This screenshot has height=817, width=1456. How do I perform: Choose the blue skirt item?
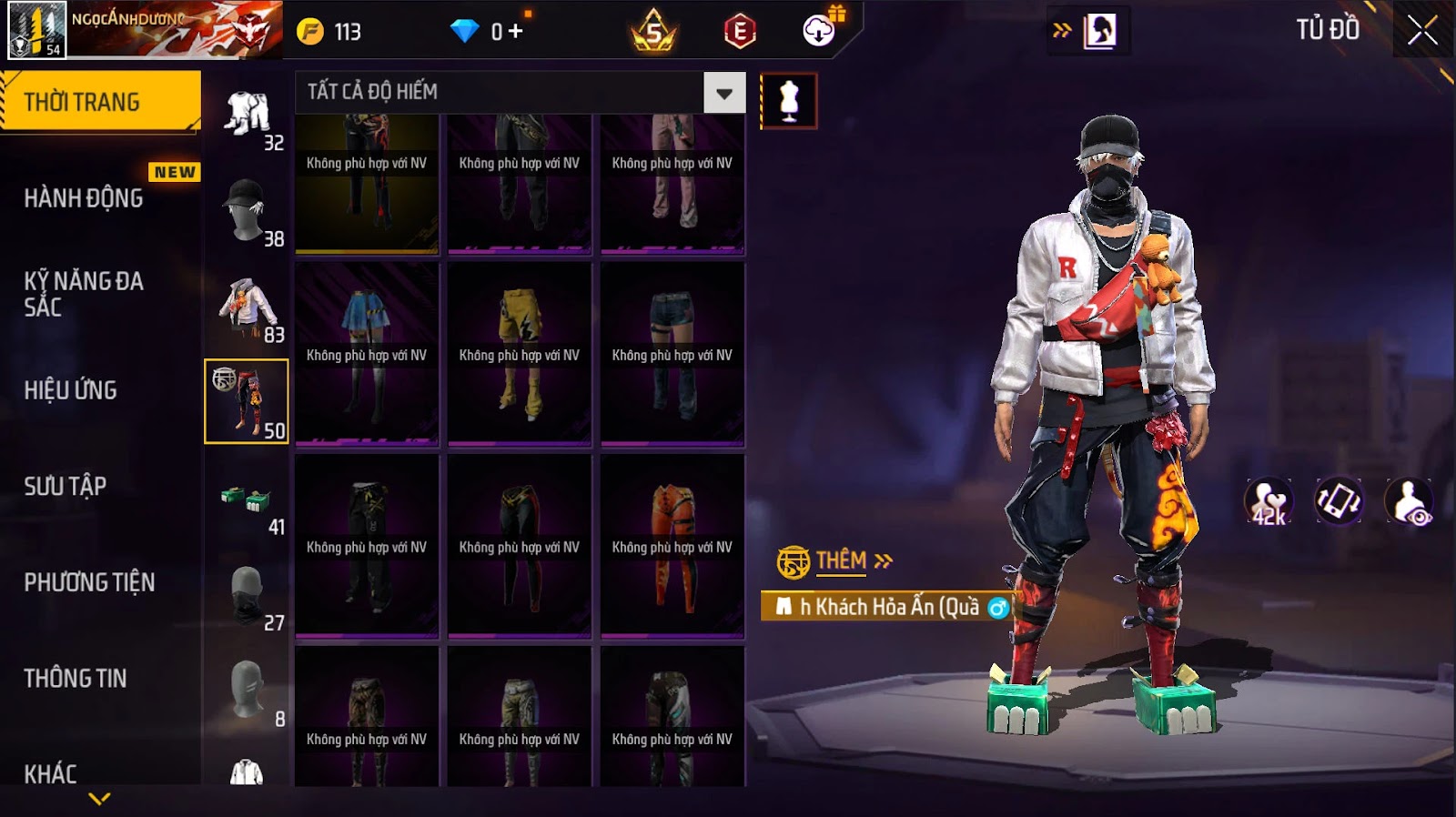[367, 355]
